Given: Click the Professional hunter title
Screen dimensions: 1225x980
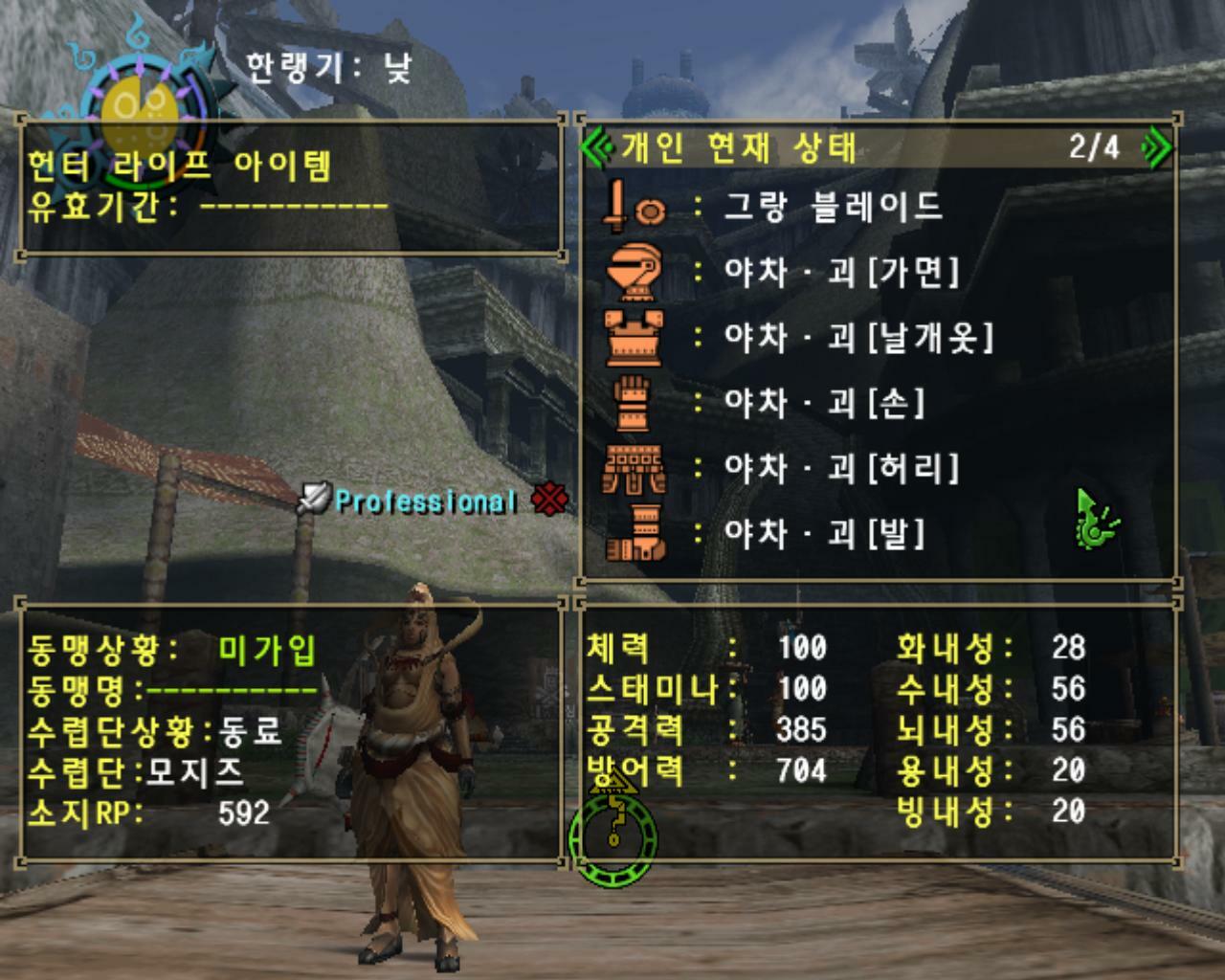Looking at the screenshot, I should (x=424, y=499).
